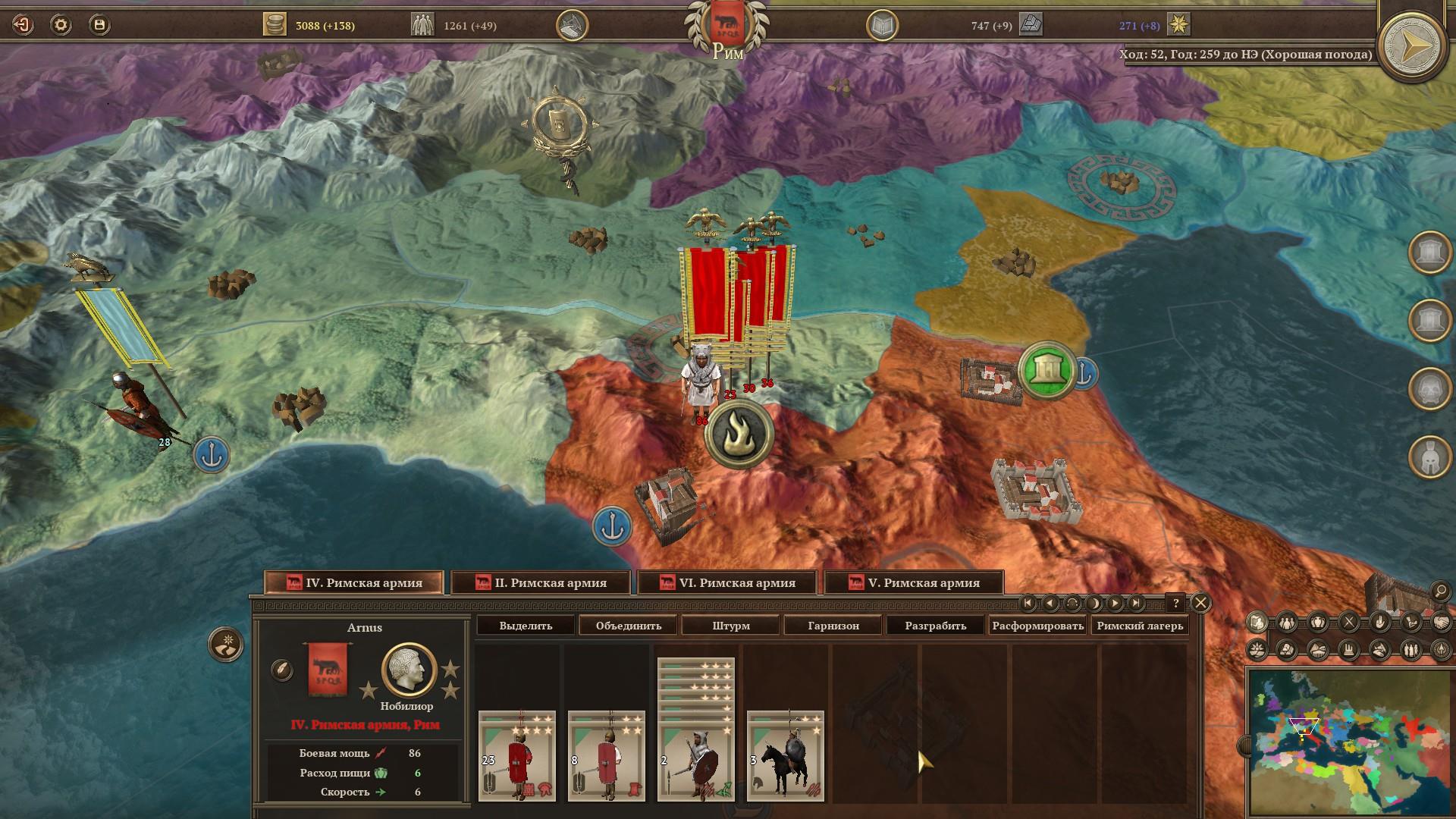Click the world minimap
Image resolution: width=1456 pixels, height=819 pixels.
coord(1350,742)
